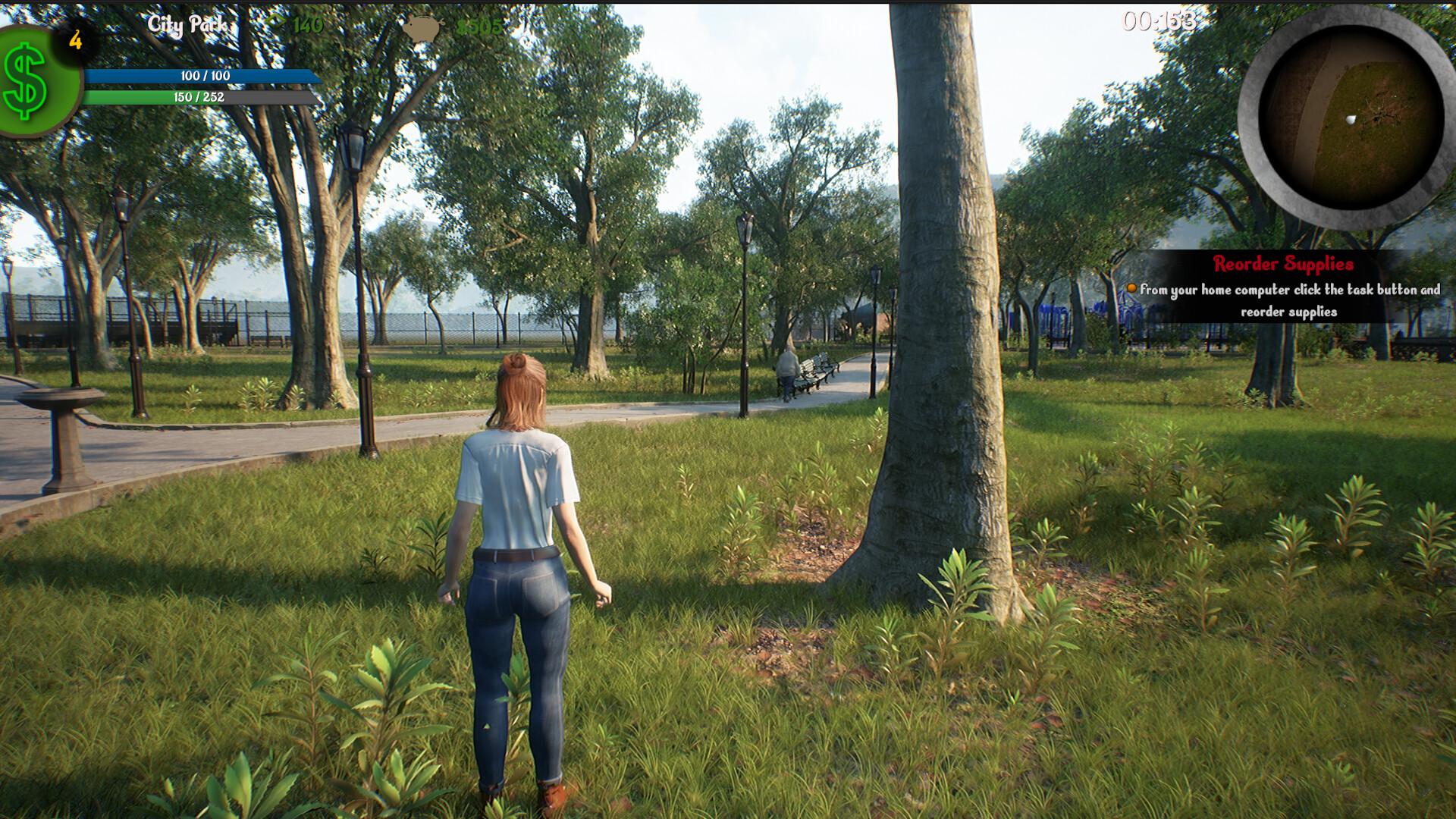Viewport: 1456px width, 819px height.
Task: Click the level 4 badge on the dollar emblem
Action: click(75, 39)
